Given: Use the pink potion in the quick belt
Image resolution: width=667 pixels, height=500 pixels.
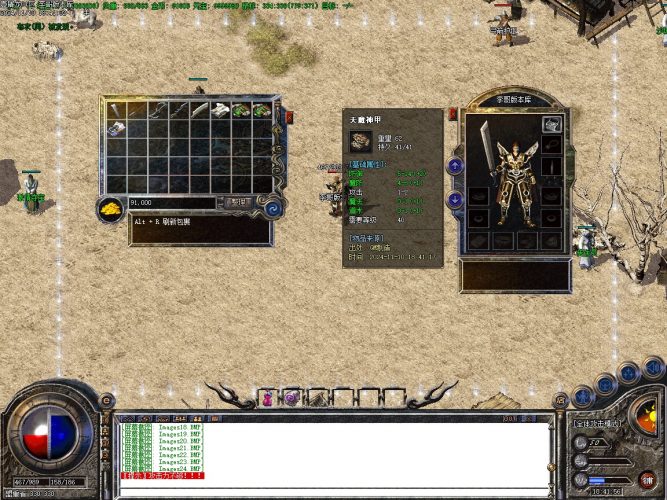Looking at the screenshot, I should click(267, 398).
